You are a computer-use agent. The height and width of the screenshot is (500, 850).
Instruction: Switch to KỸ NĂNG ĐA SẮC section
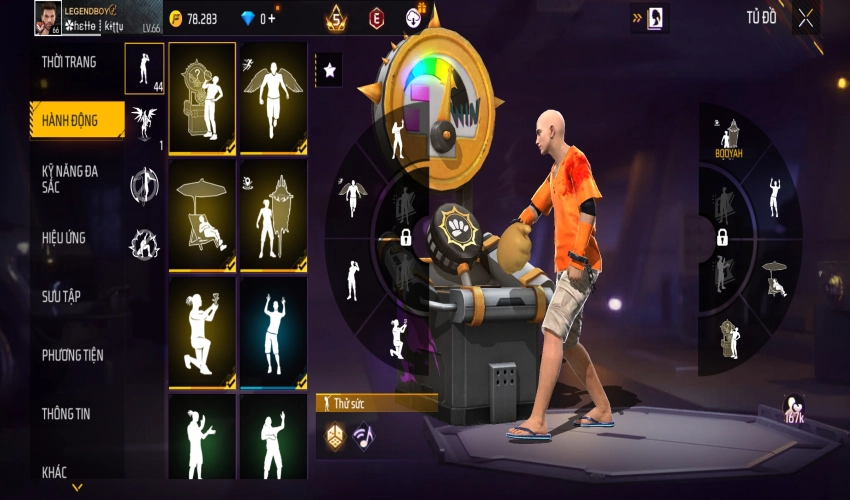point(70,179)
